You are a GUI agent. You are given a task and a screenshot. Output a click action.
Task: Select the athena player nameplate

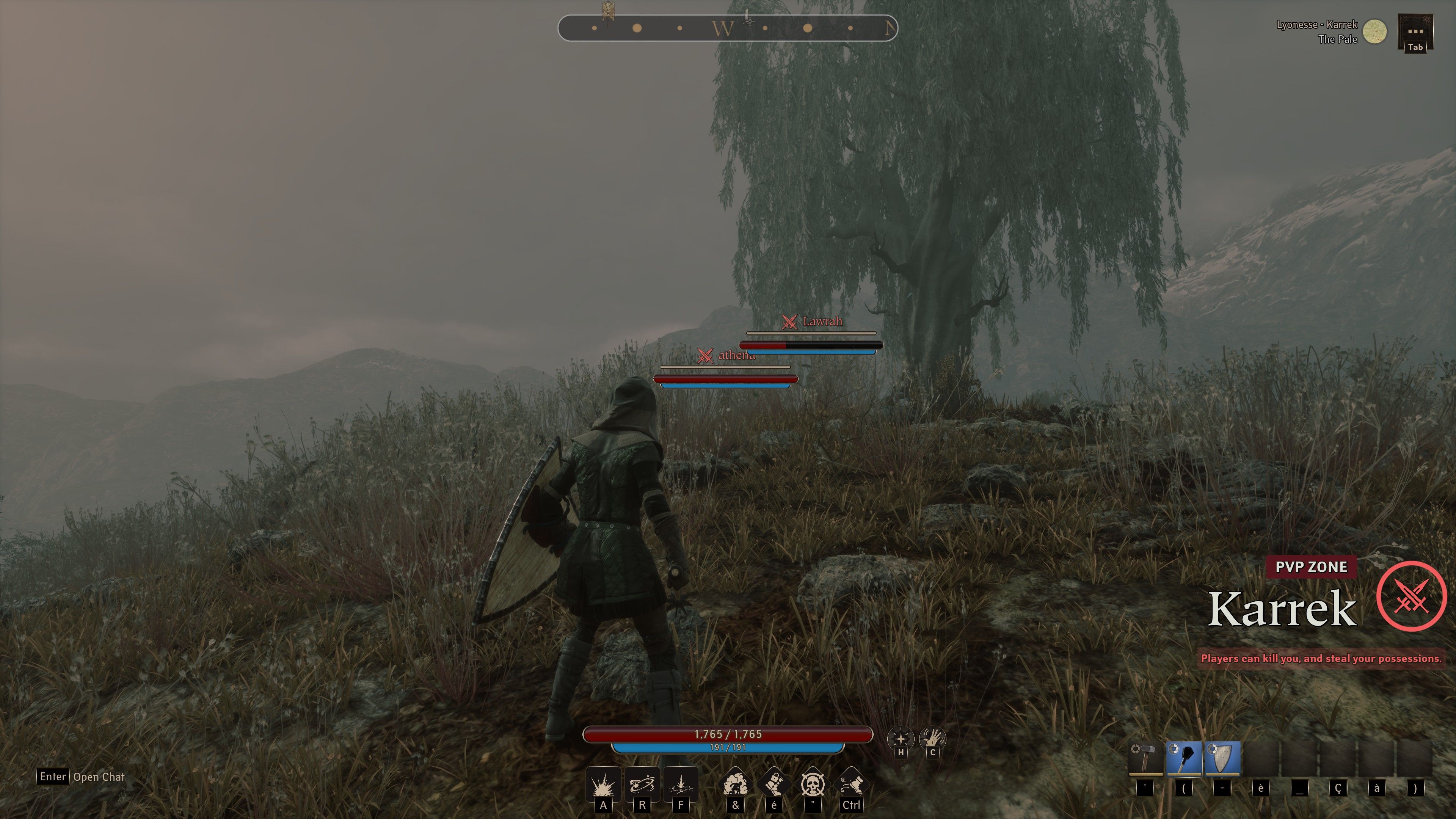(x=736, y=355)
